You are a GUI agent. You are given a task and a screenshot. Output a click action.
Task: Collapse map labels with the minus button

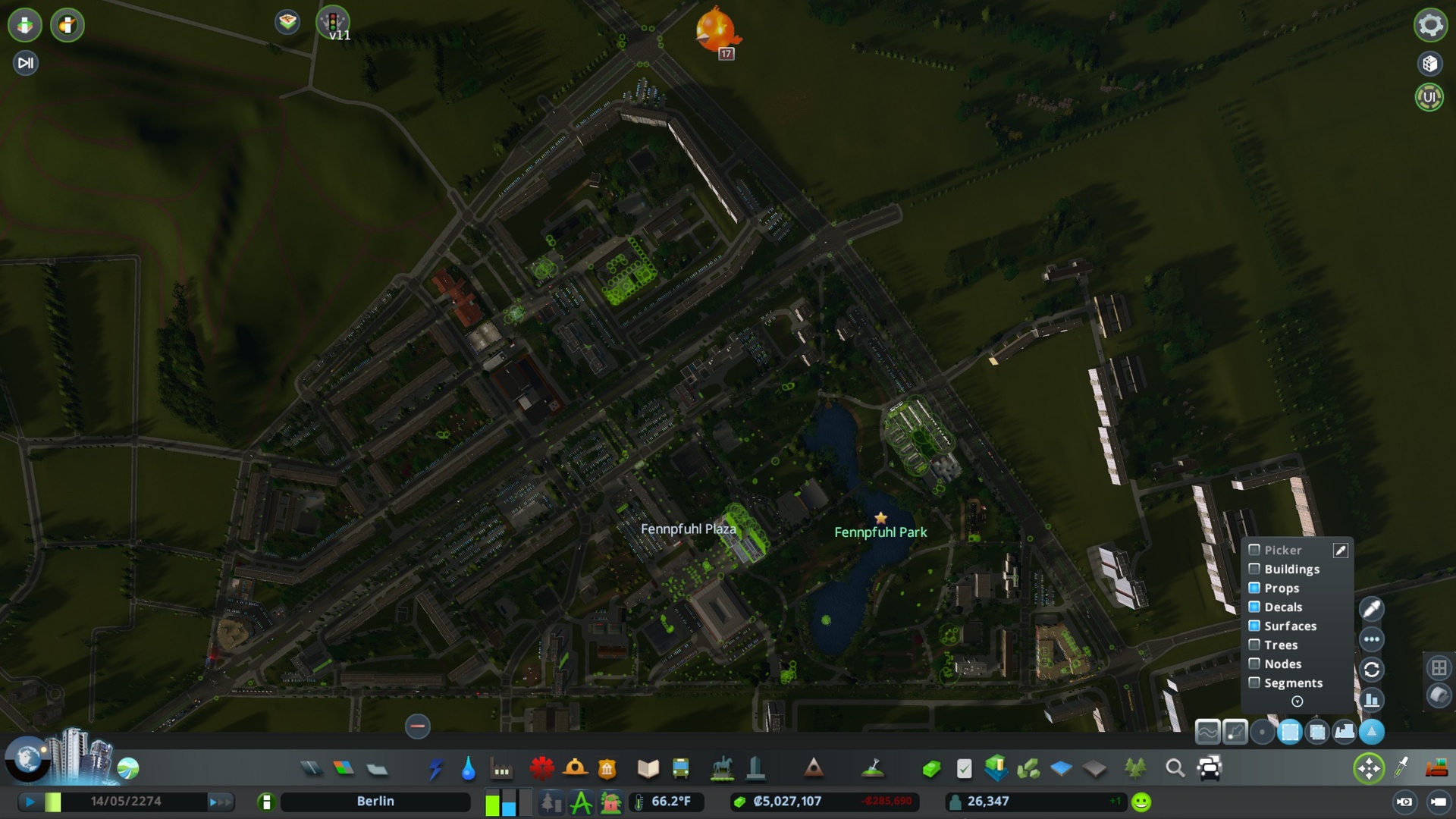[x=416, y=726]
